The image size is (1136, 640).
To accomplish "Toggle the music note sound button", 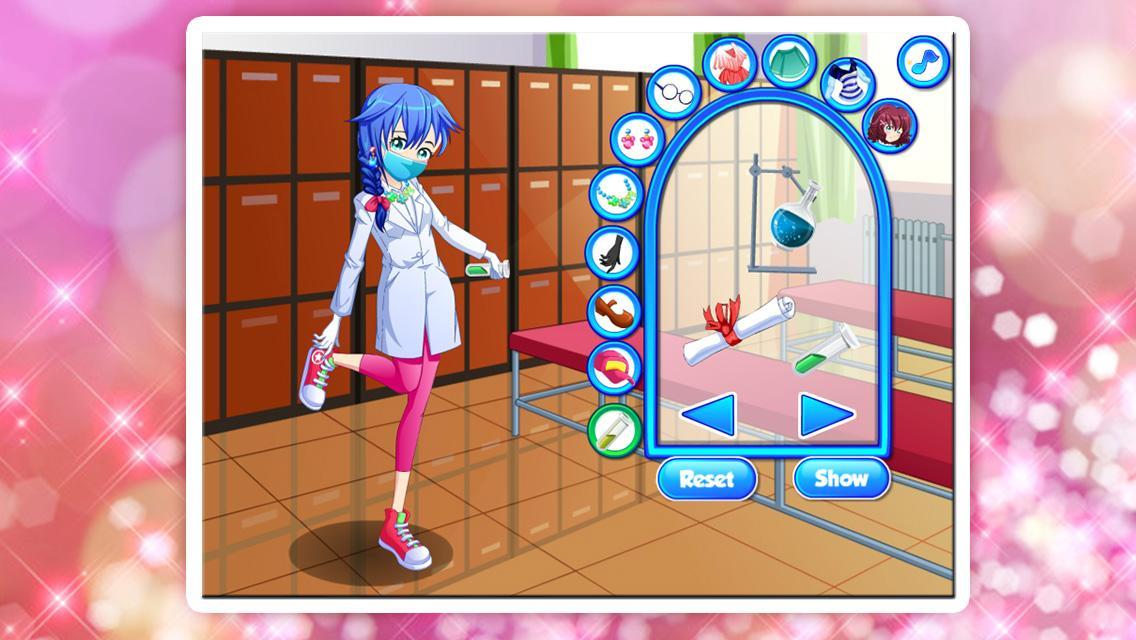I will tap(922, 60).
